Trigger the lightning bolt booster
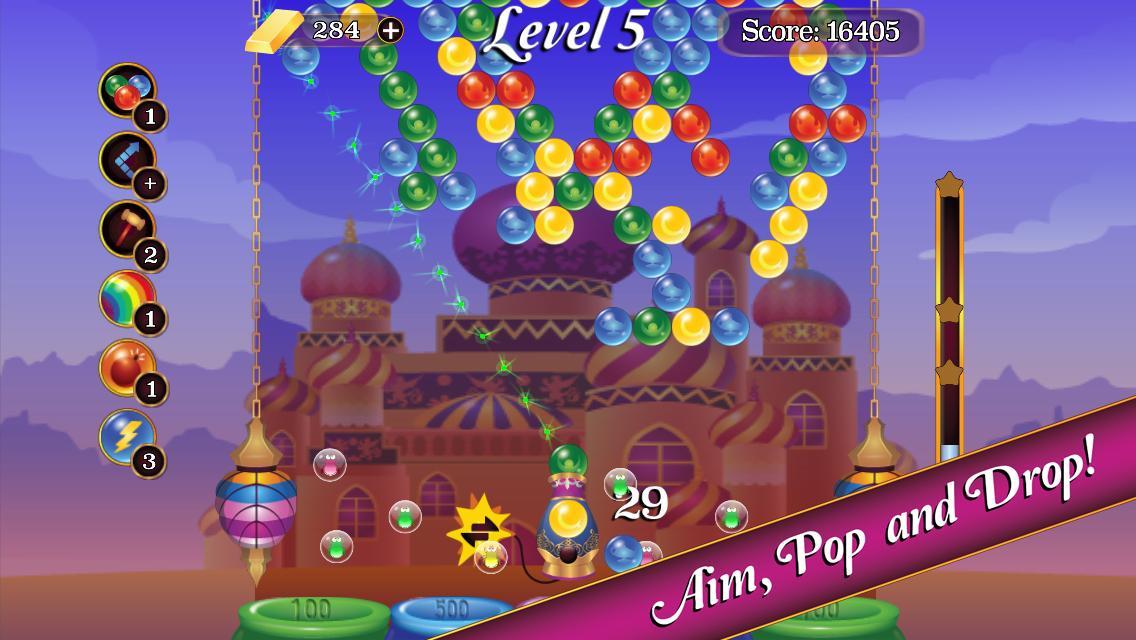 tap(127, 437)
